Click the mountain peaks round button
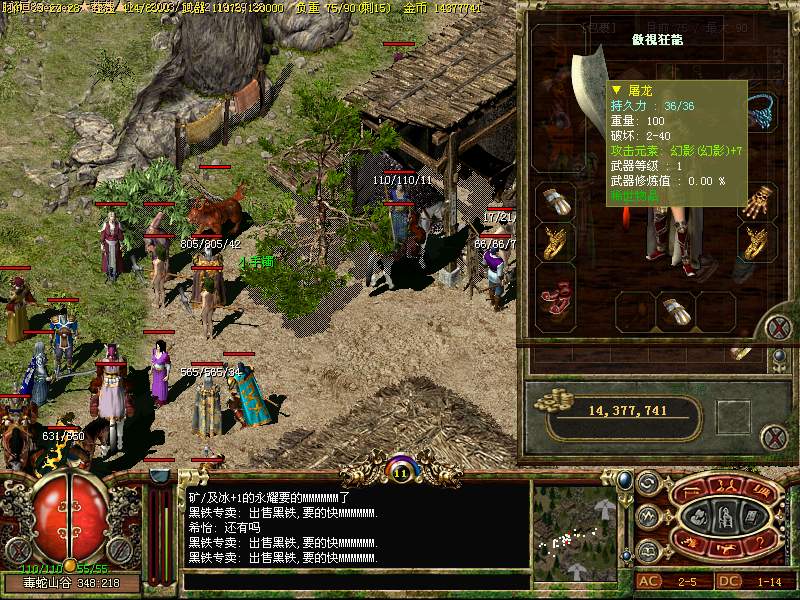 tap(647, 517)
